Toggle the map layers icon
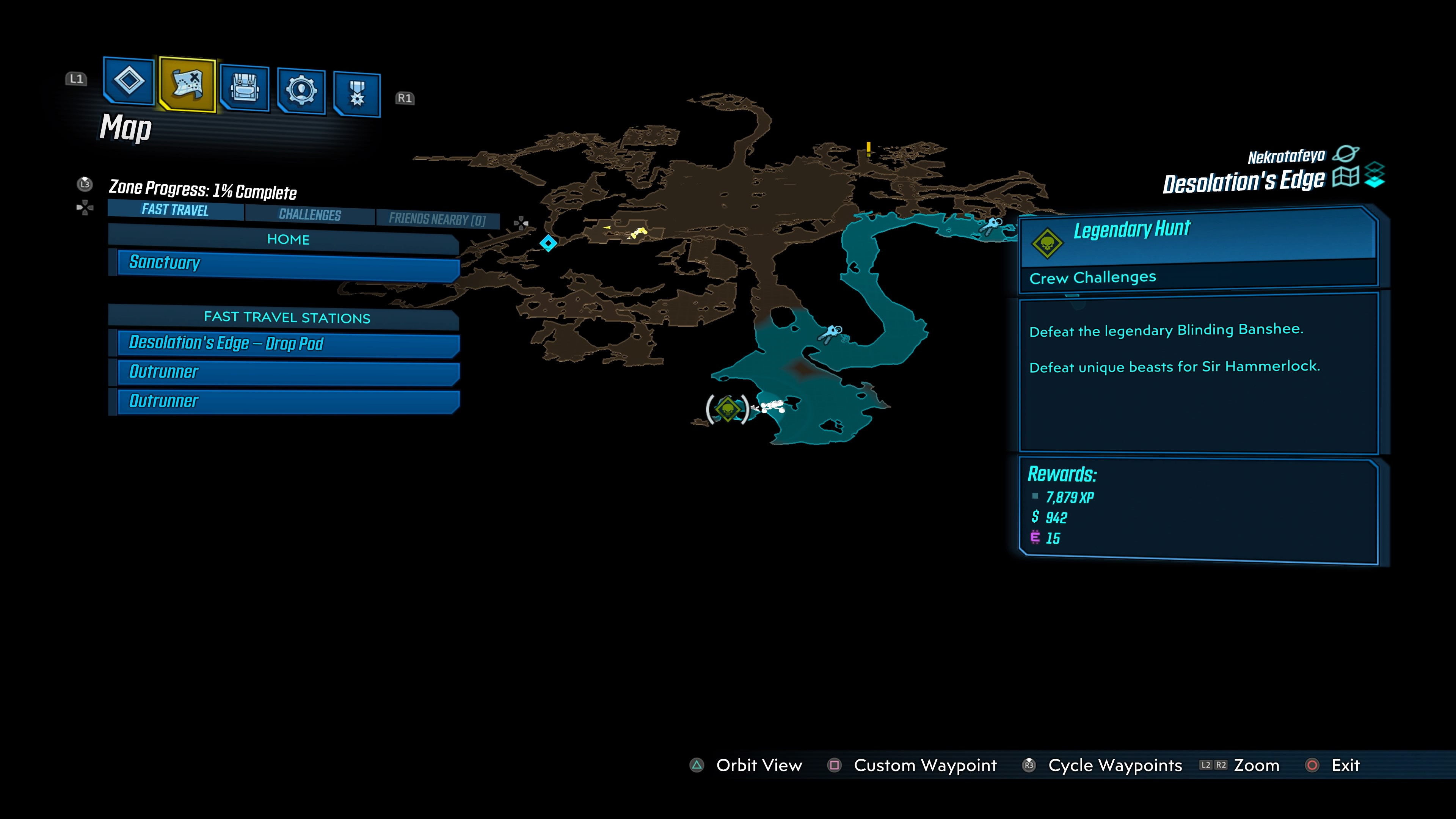The width and height of the screenshot is (1456, 819). tap(1374, 175)
